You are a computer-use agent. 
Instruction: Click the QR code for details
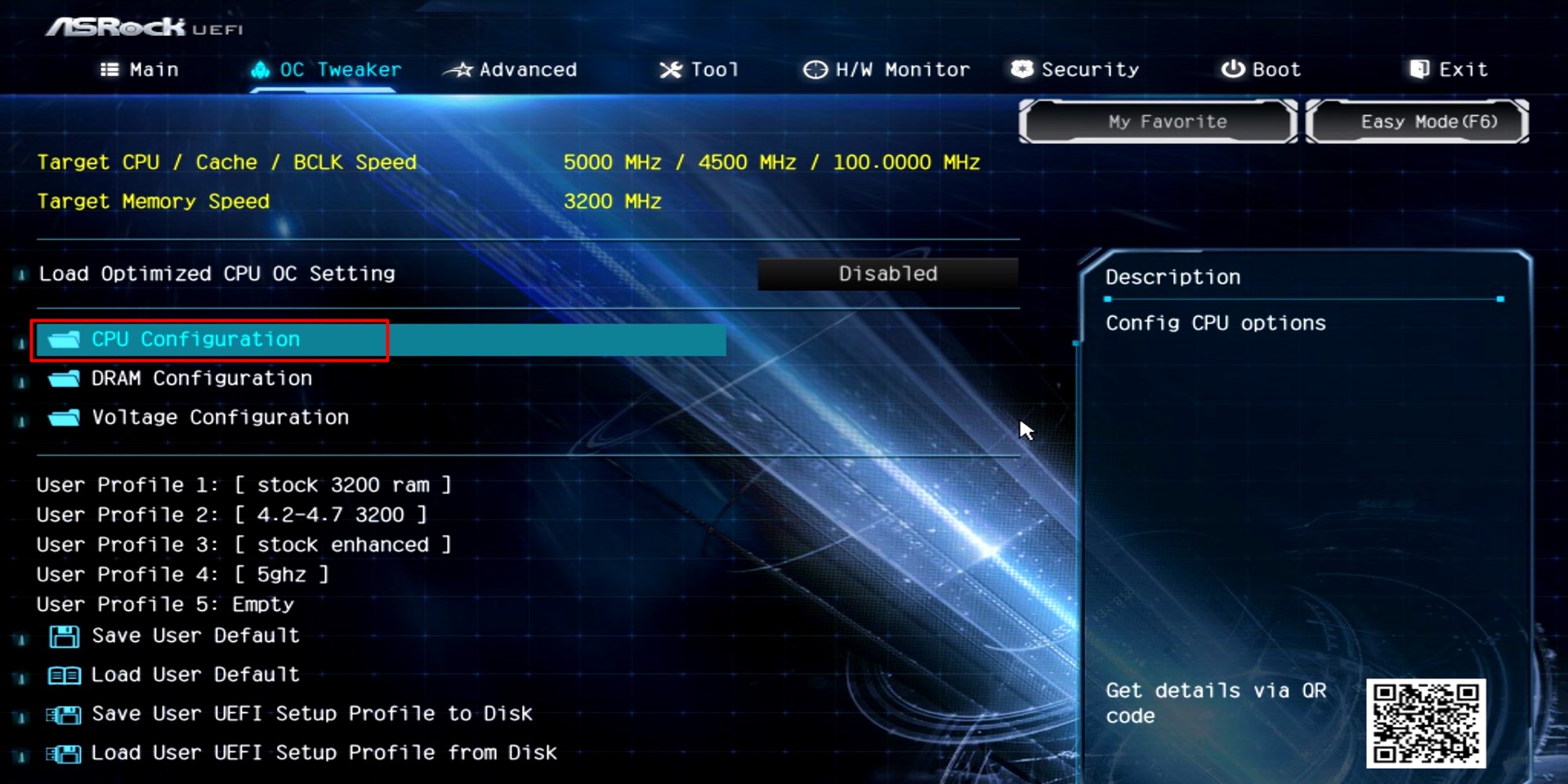[1425, 723]
